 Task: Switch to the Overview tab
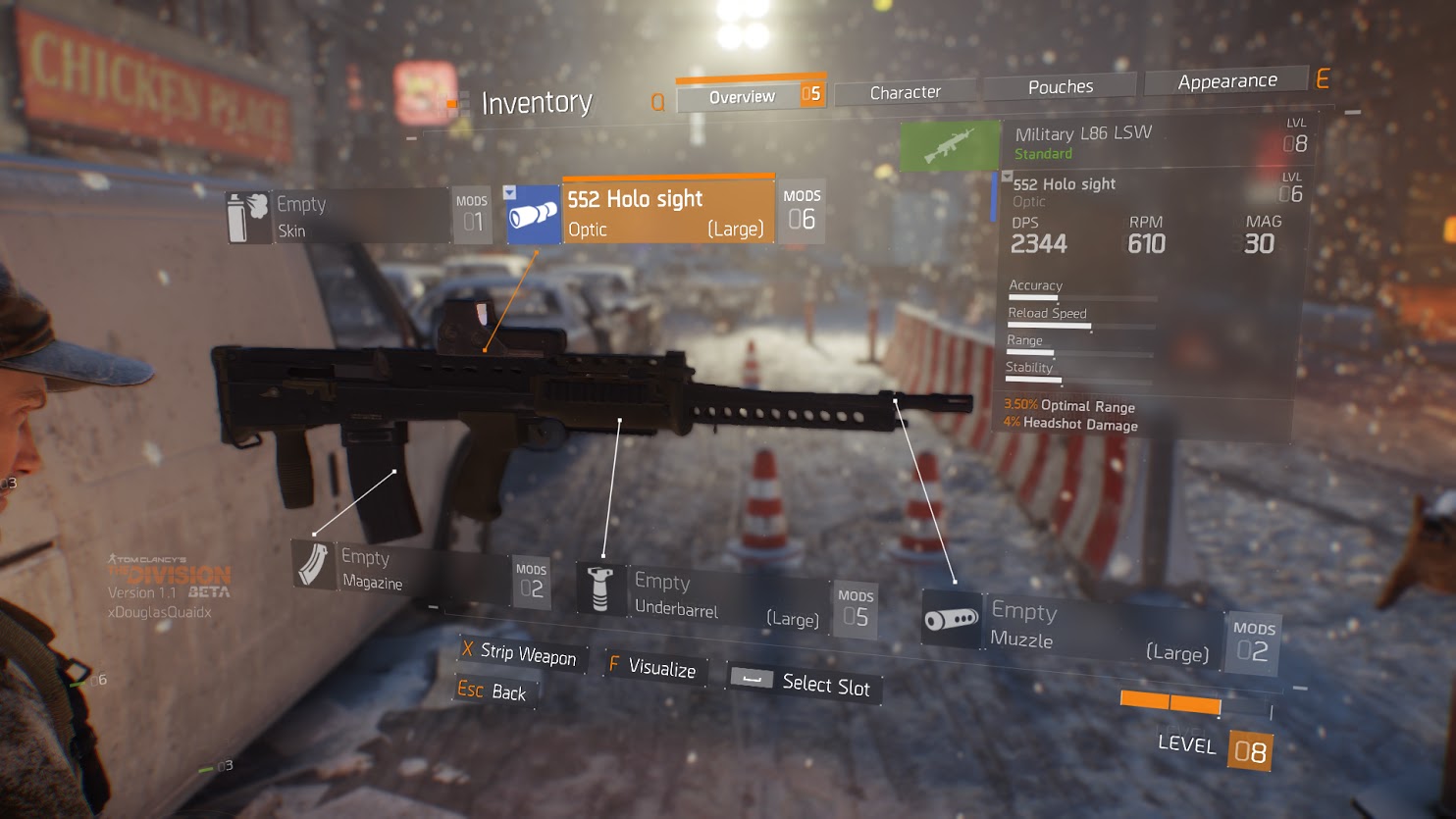click(x=742, y=96)
